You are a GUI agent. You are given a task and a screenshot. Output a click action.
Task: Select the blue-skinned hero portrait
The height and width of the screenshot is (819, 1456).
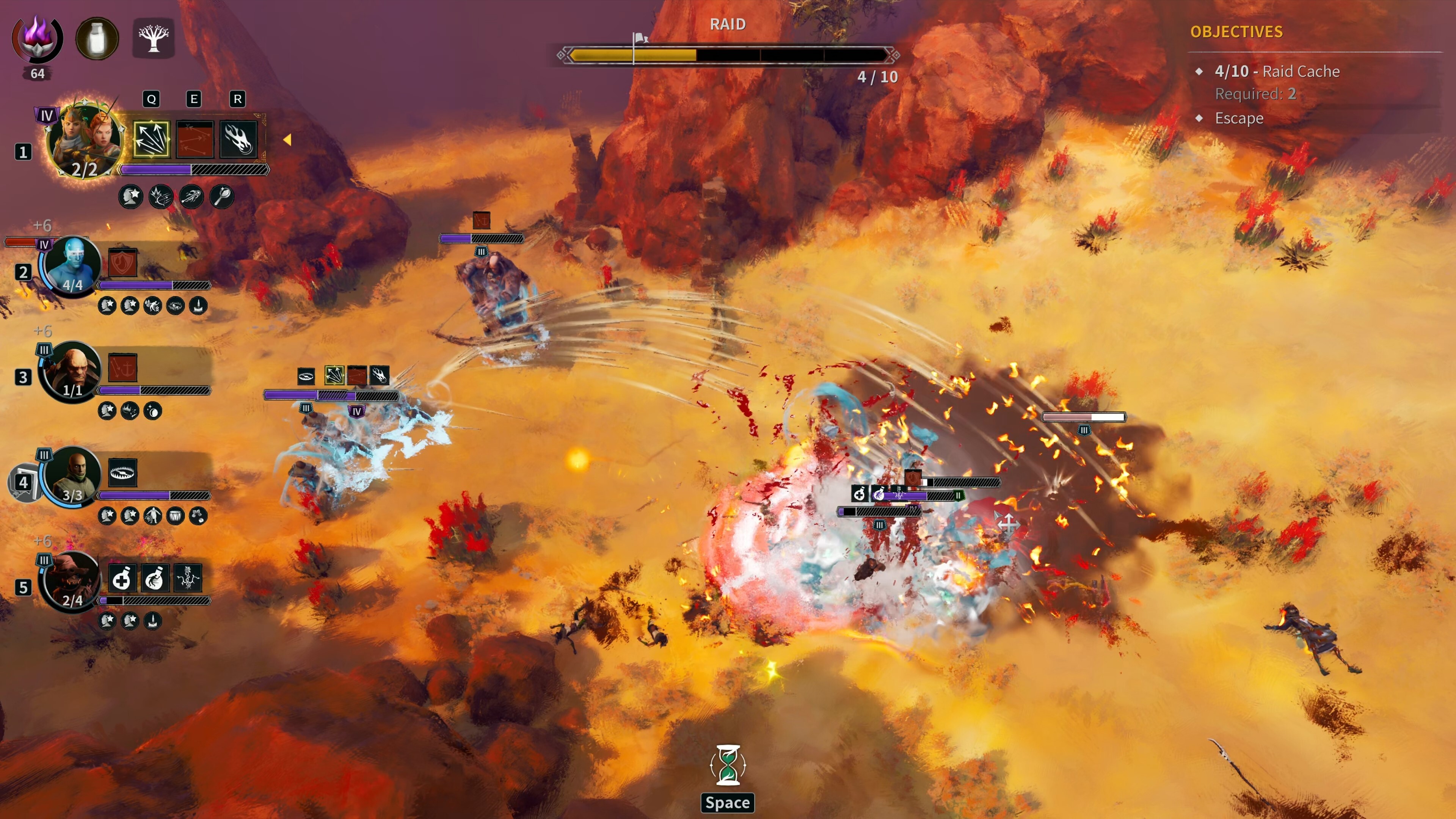tap(72, 265)
